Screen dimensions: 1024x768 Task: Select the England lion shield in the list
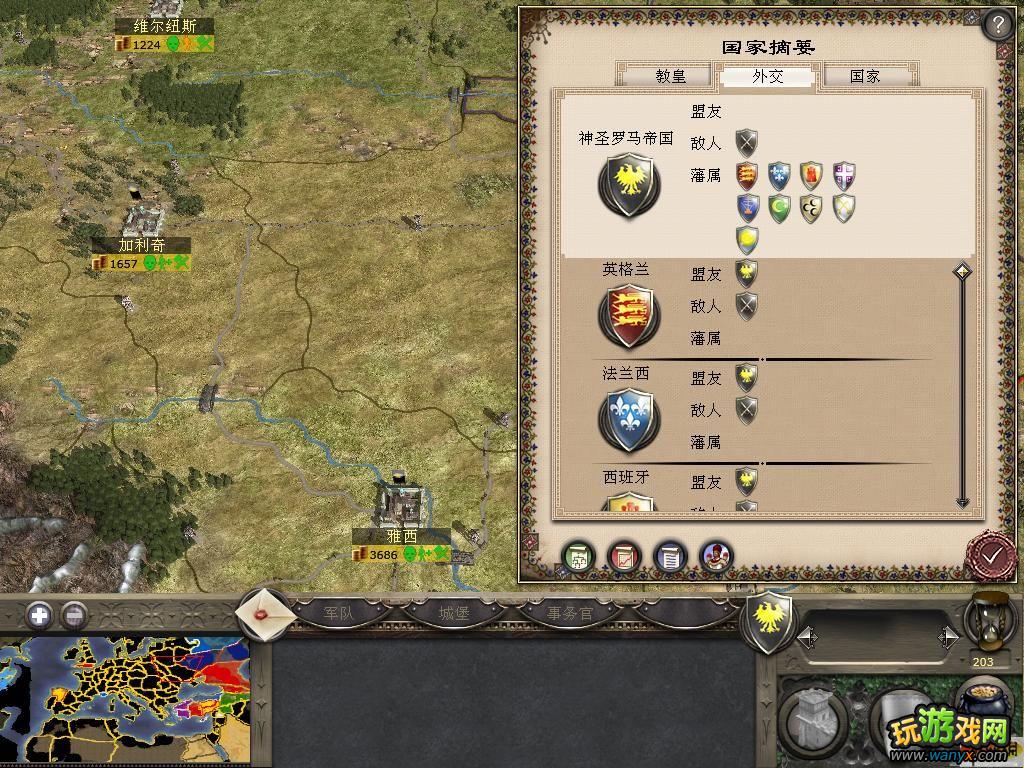628,315
